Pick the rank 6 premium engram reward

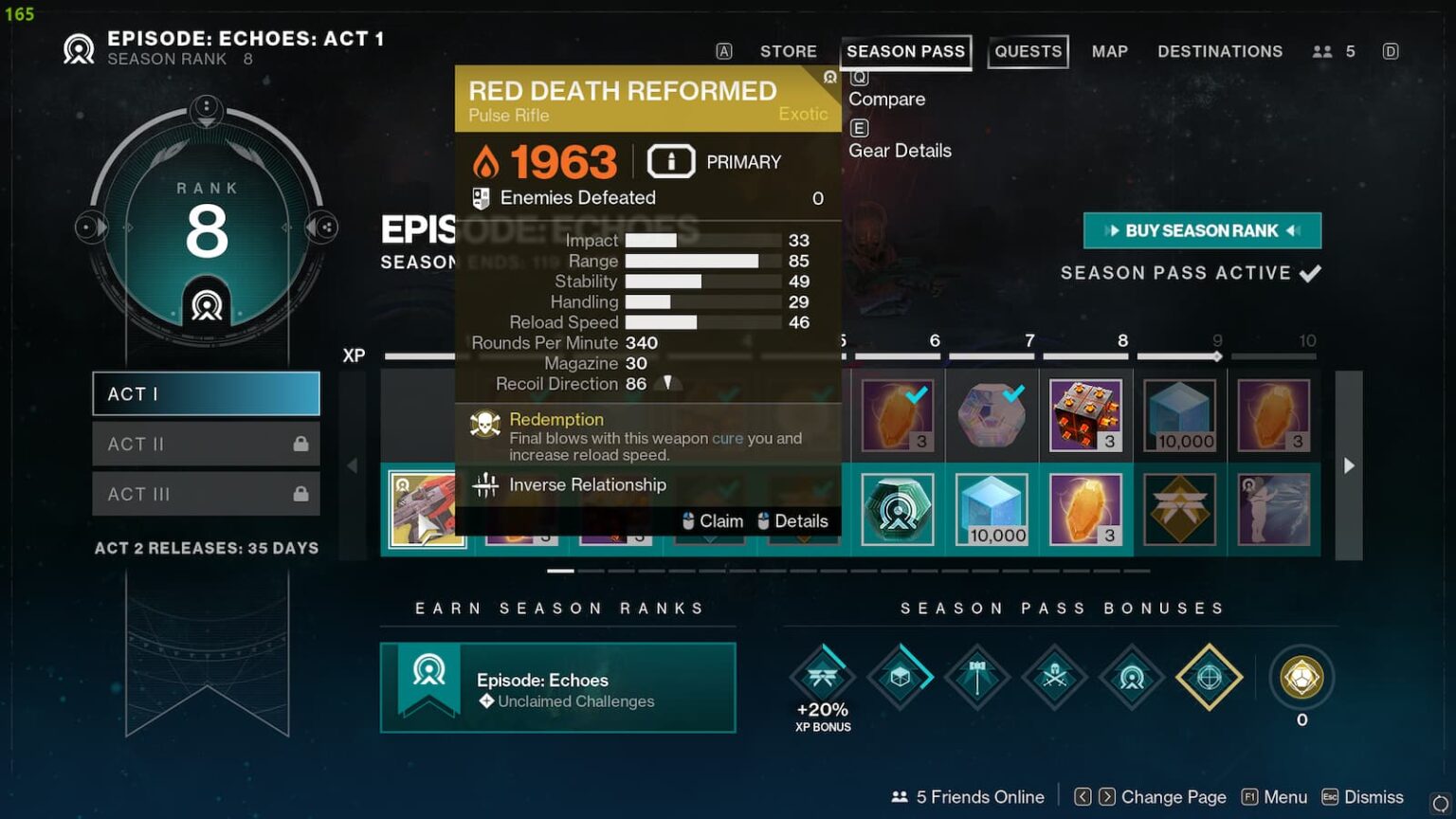(898, 510)
